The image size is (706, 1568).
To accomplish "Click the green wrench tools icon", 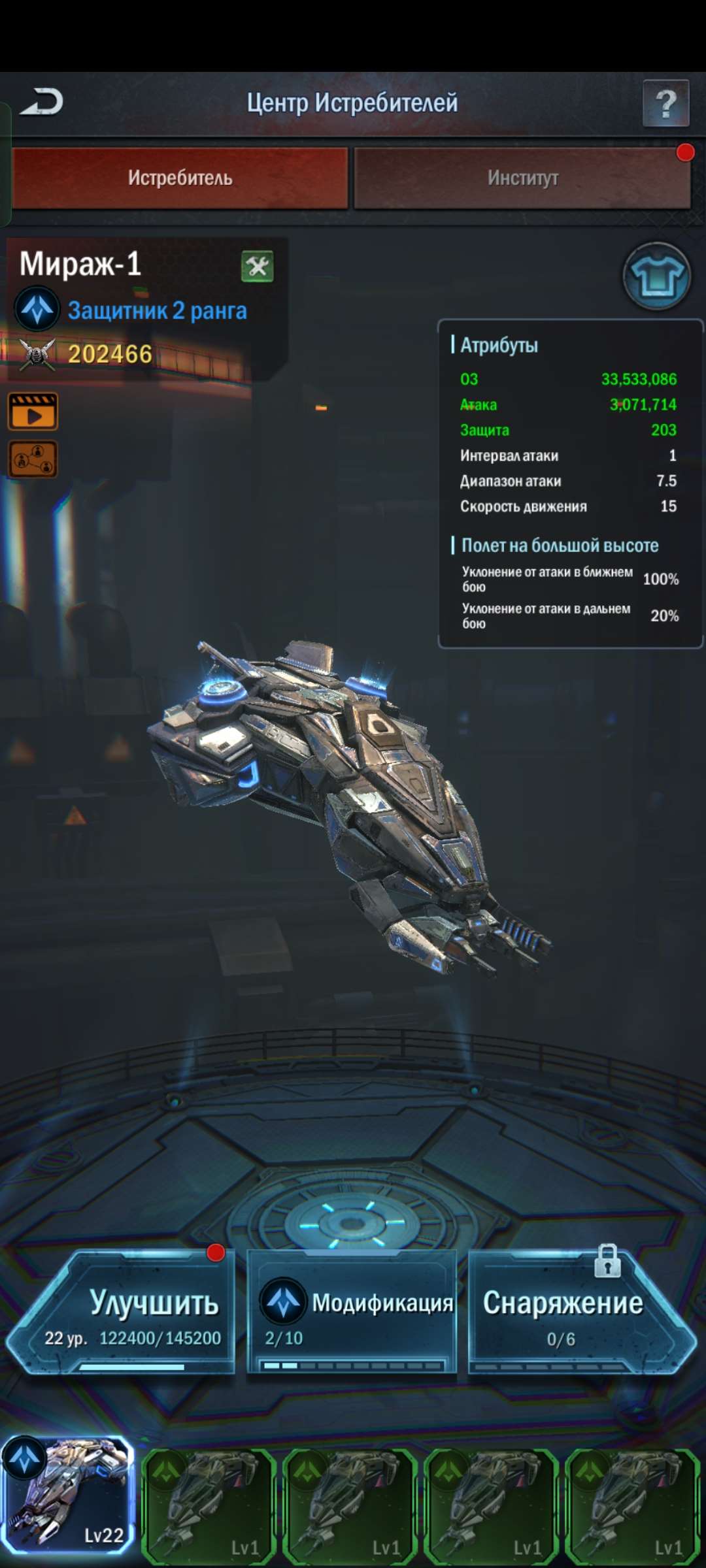I will pyautogui.click(x=258, y=267).
